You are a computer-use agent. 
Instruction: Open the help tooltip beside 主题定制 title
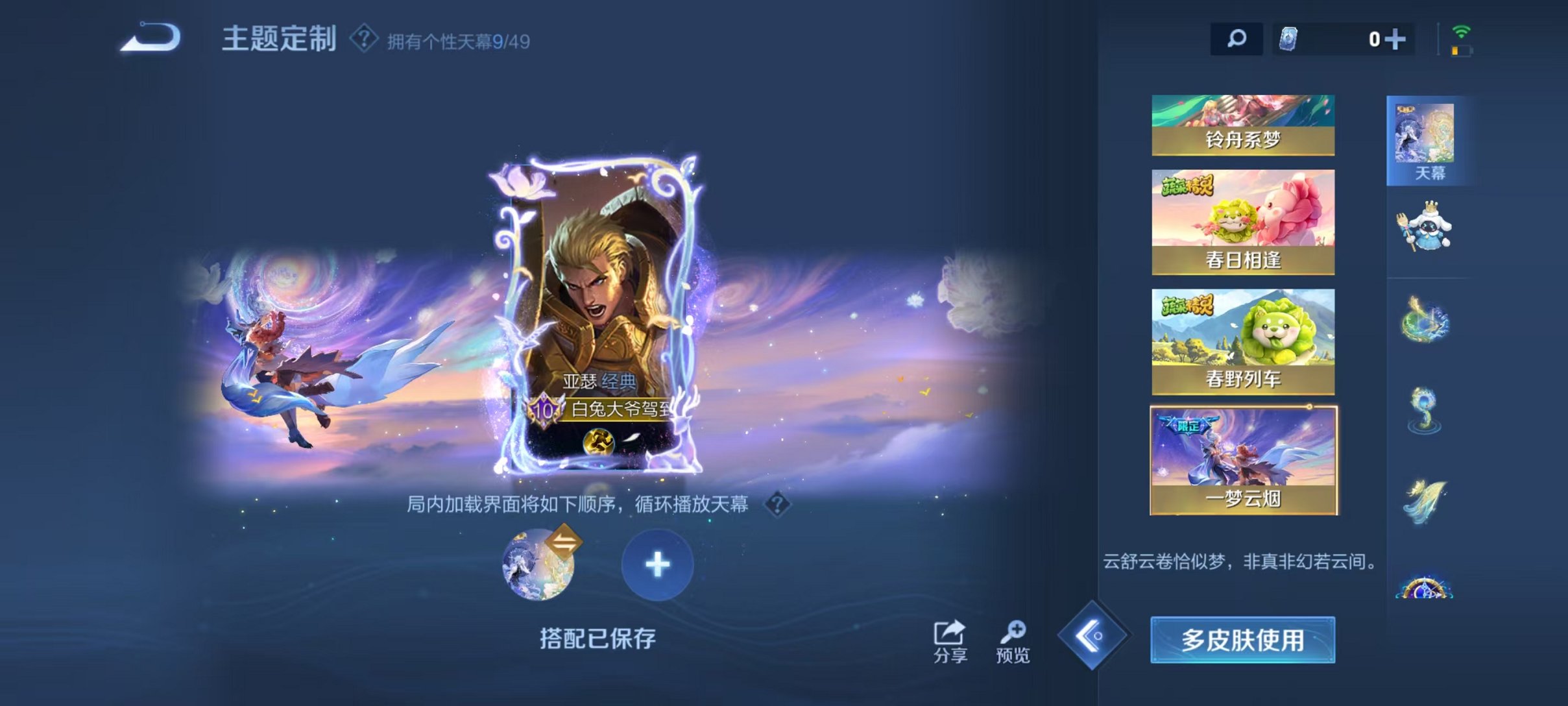pos(363,39)
